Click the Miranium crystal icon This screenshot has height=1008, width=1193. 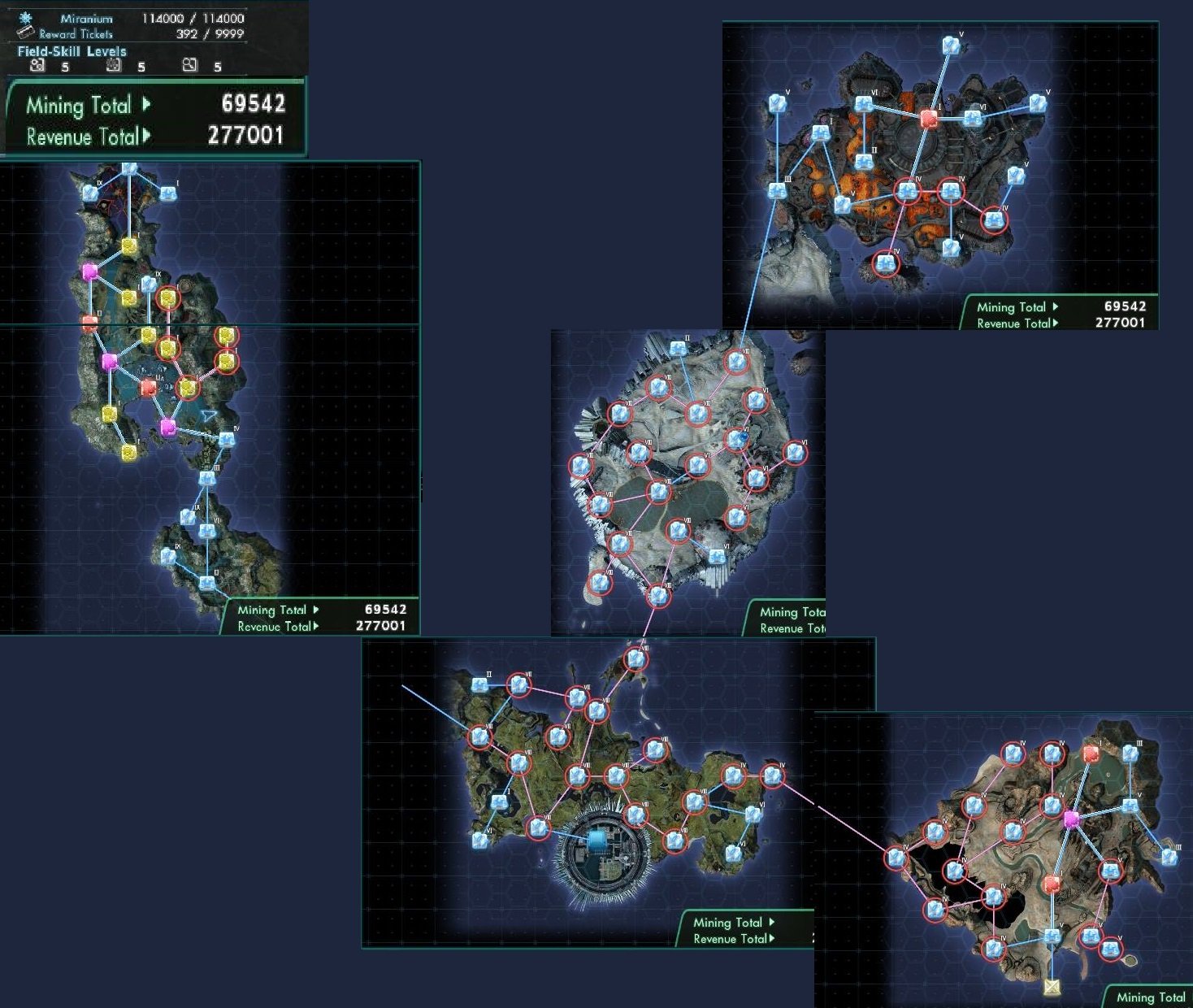click(x=25, y=19)
